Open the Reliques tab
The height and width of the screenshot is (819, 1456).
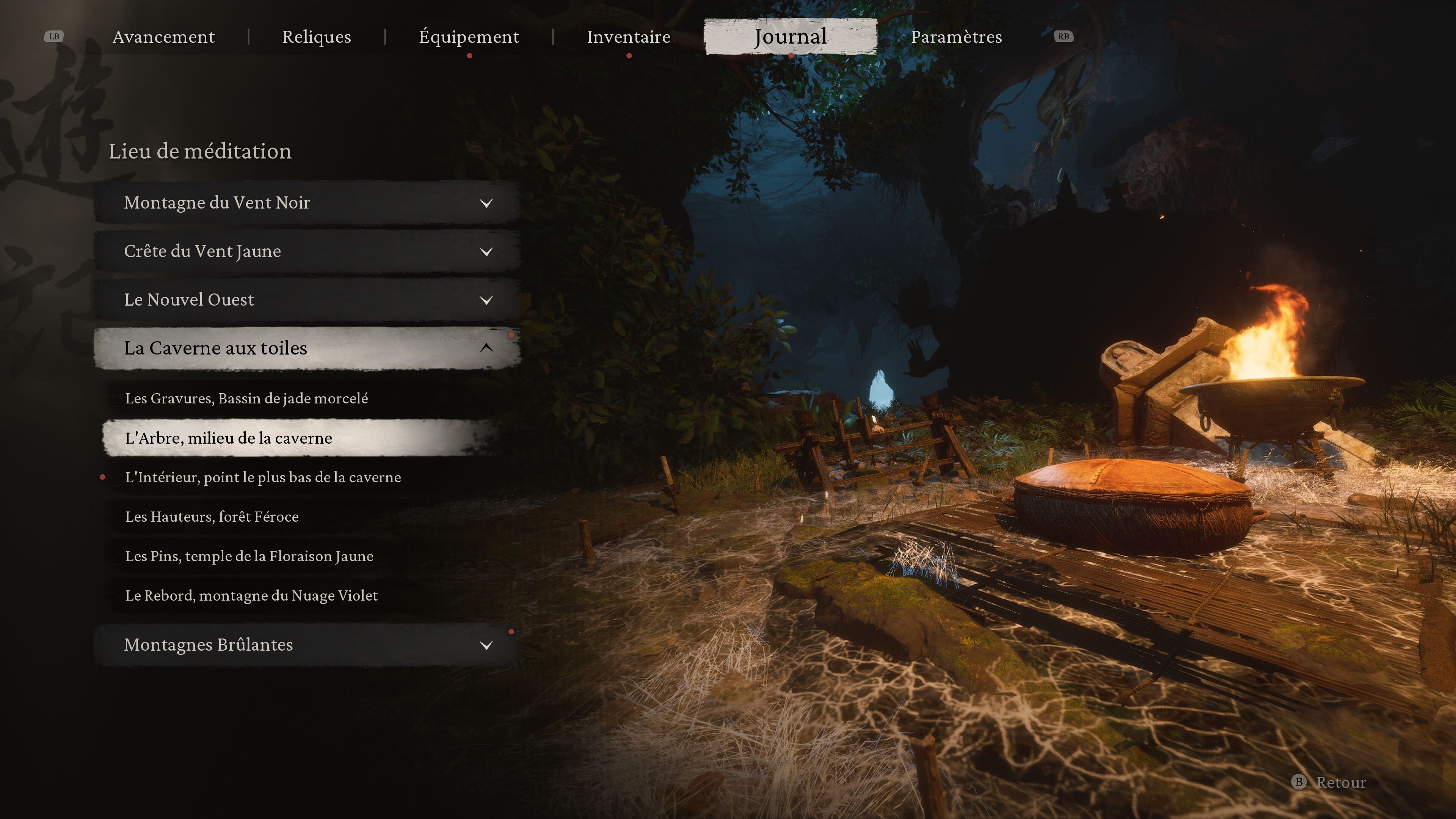point(317,37)
